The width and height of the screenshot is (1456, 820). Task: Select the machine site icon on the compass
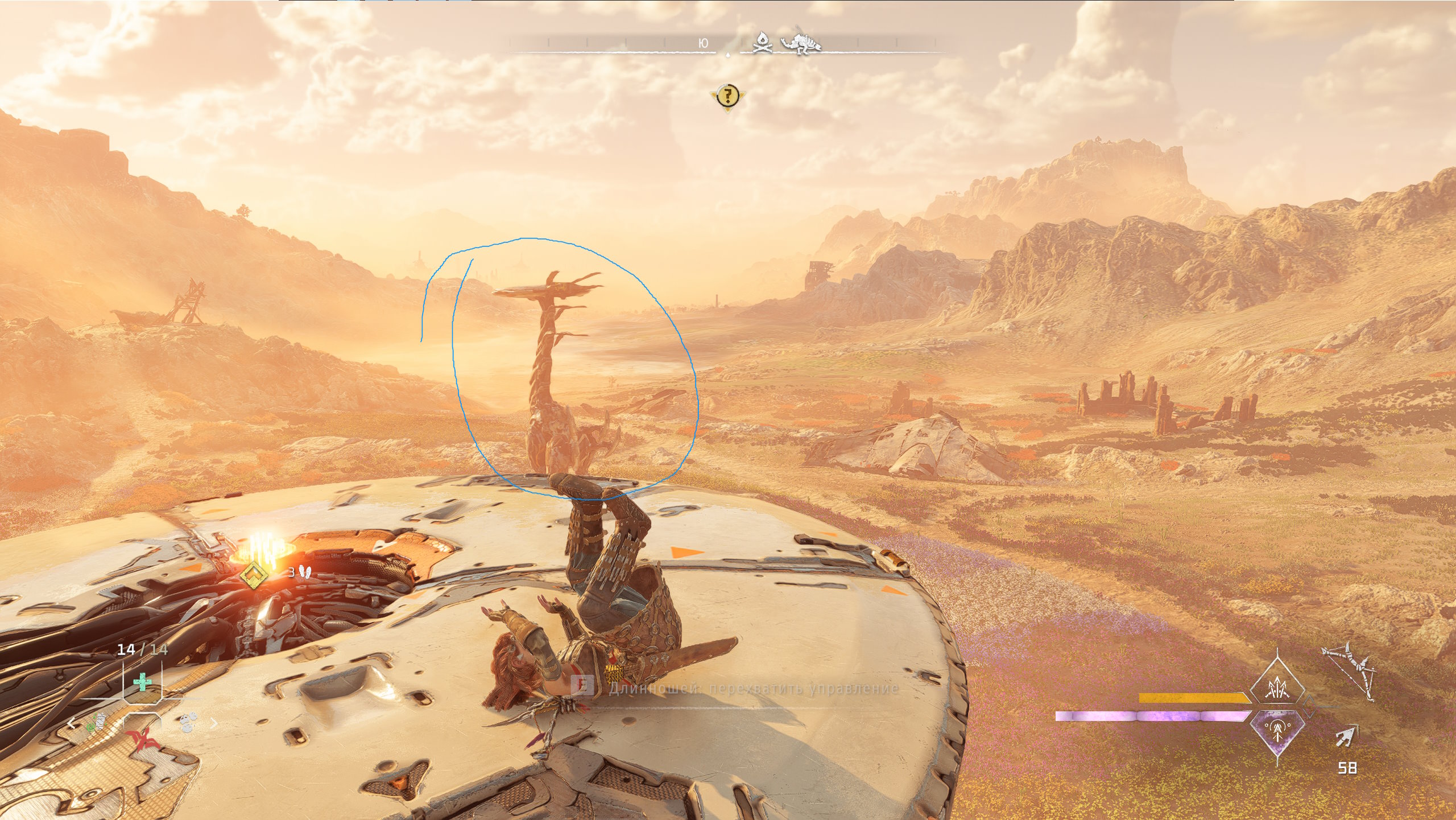[801, 42]
